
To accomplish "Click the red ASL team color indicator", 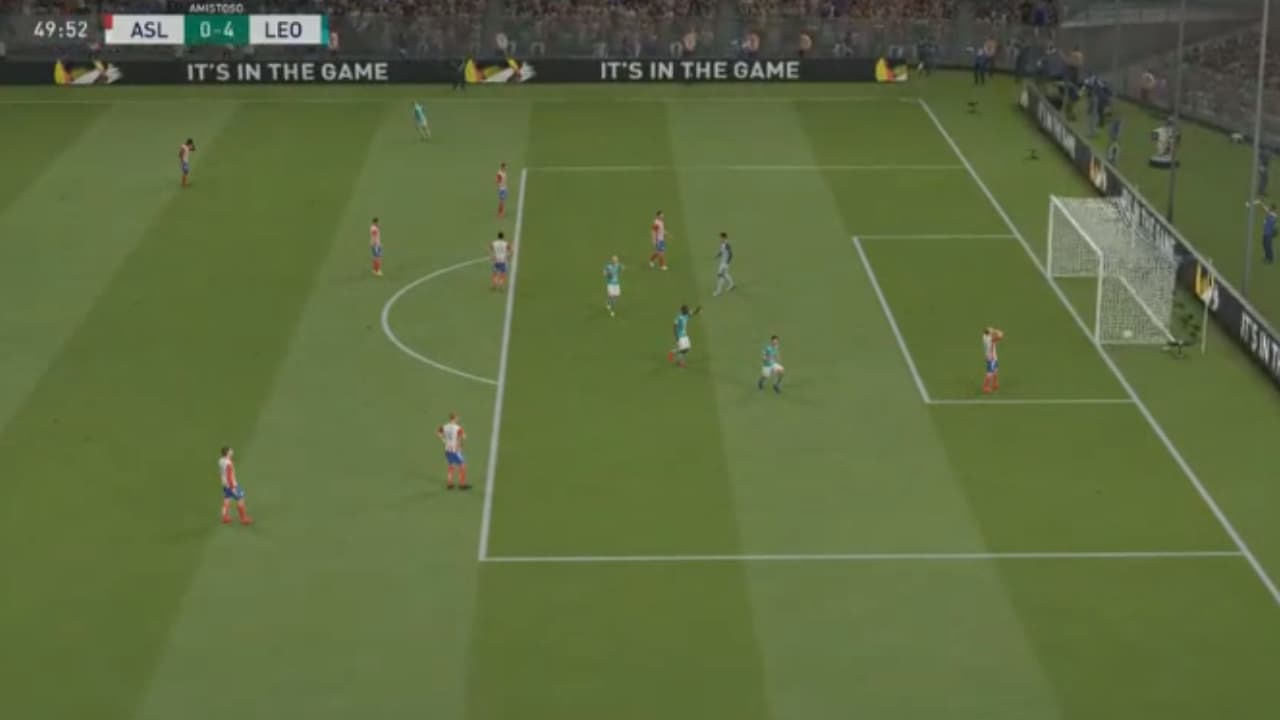I will pyautogui.click(x=110, y=26).
